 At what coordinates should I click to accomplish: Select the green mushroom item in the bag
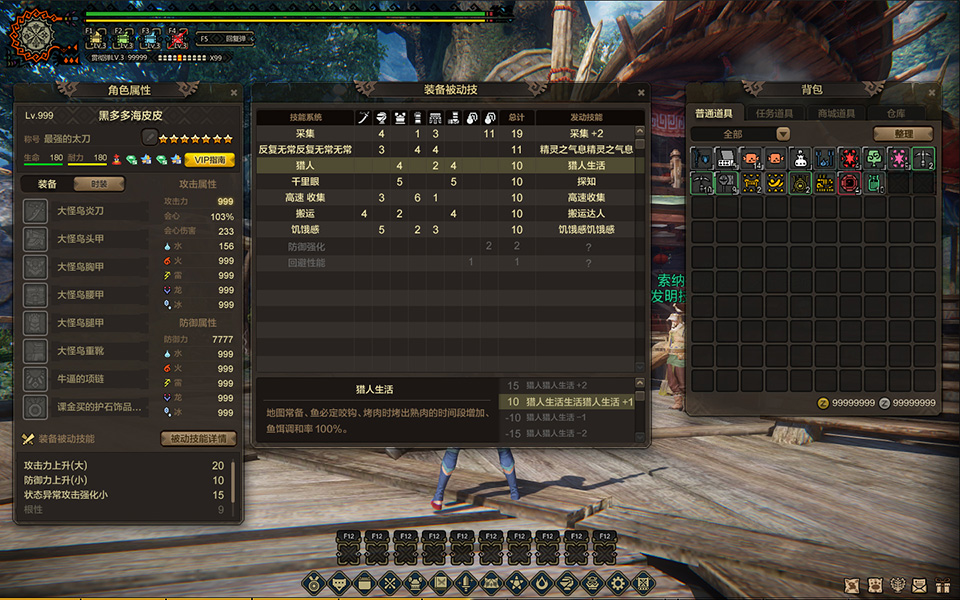(874, 158)
